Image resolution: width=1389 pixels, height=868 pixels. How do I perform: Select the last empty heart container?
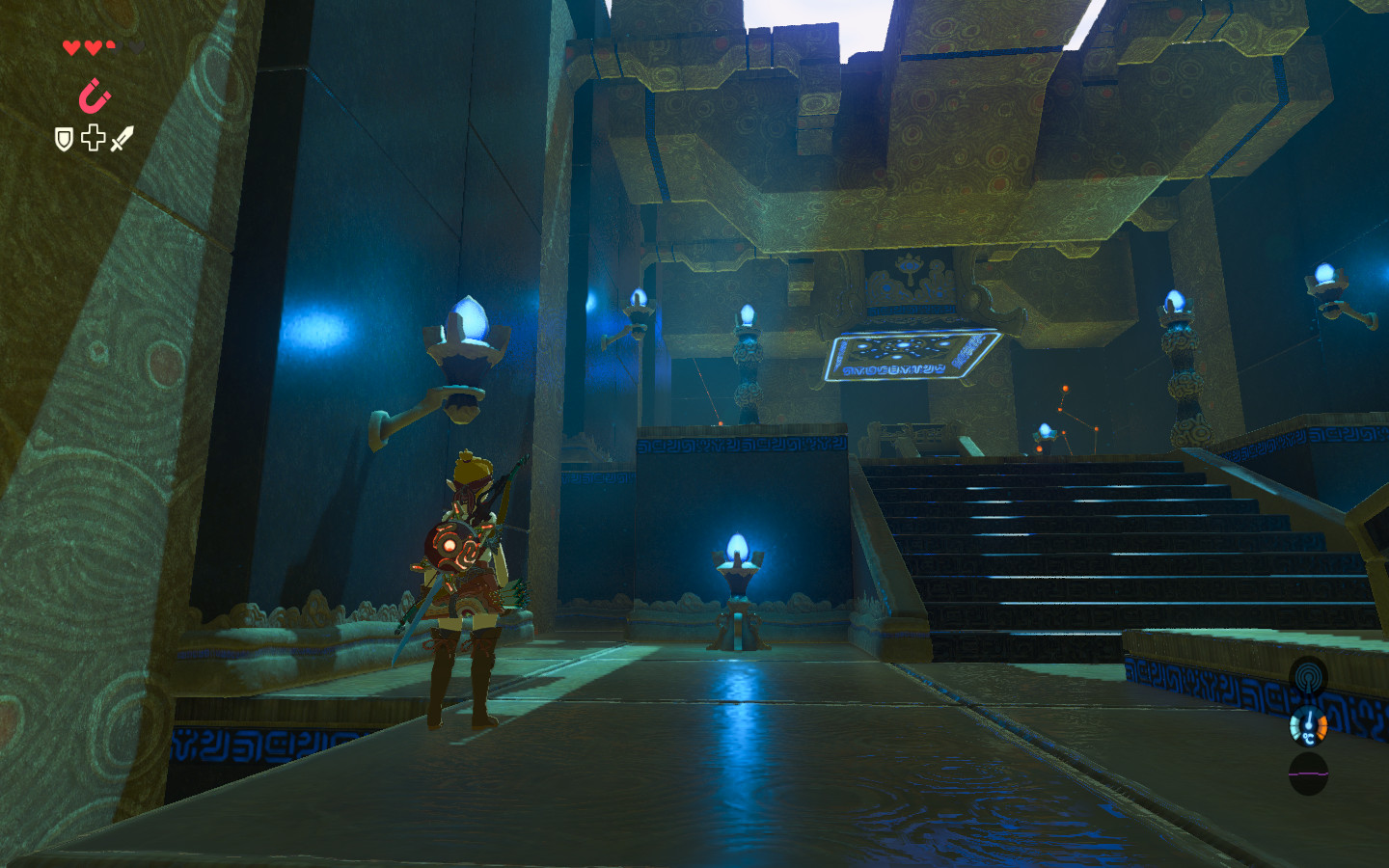(136, 45)
